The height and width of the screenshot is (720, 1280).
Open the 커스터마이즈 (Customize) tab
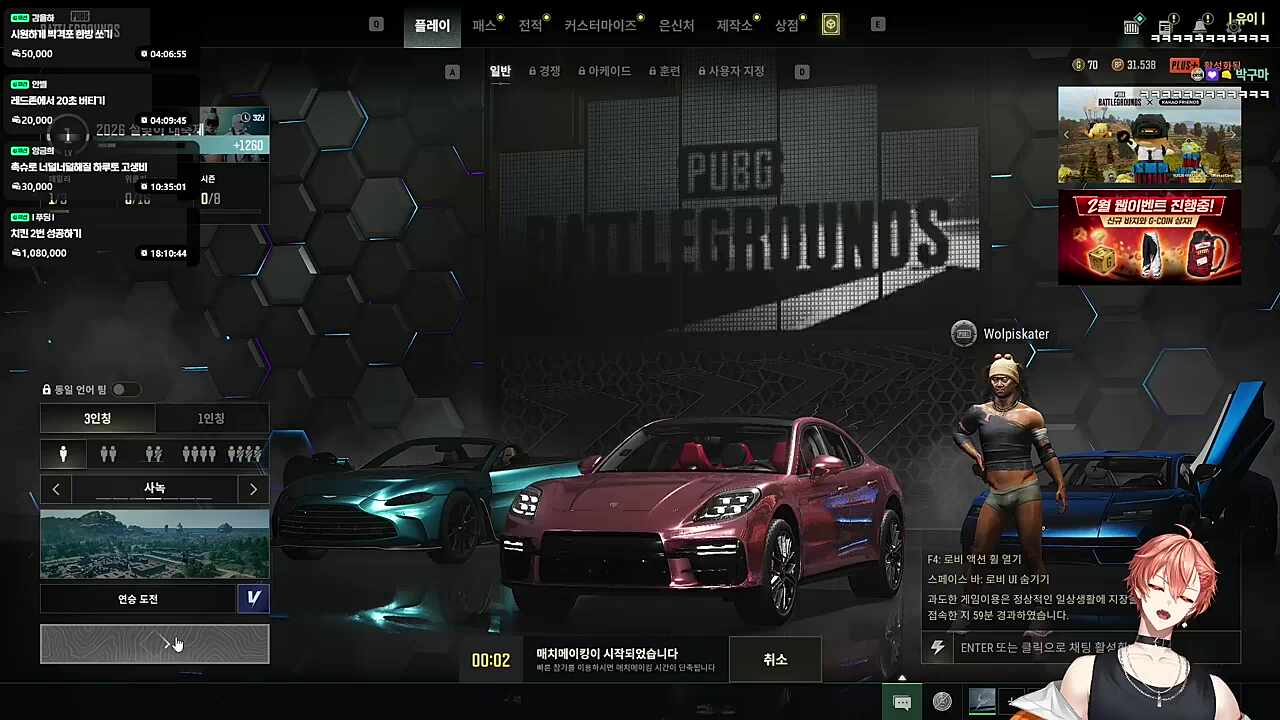[x=600, y=25]
